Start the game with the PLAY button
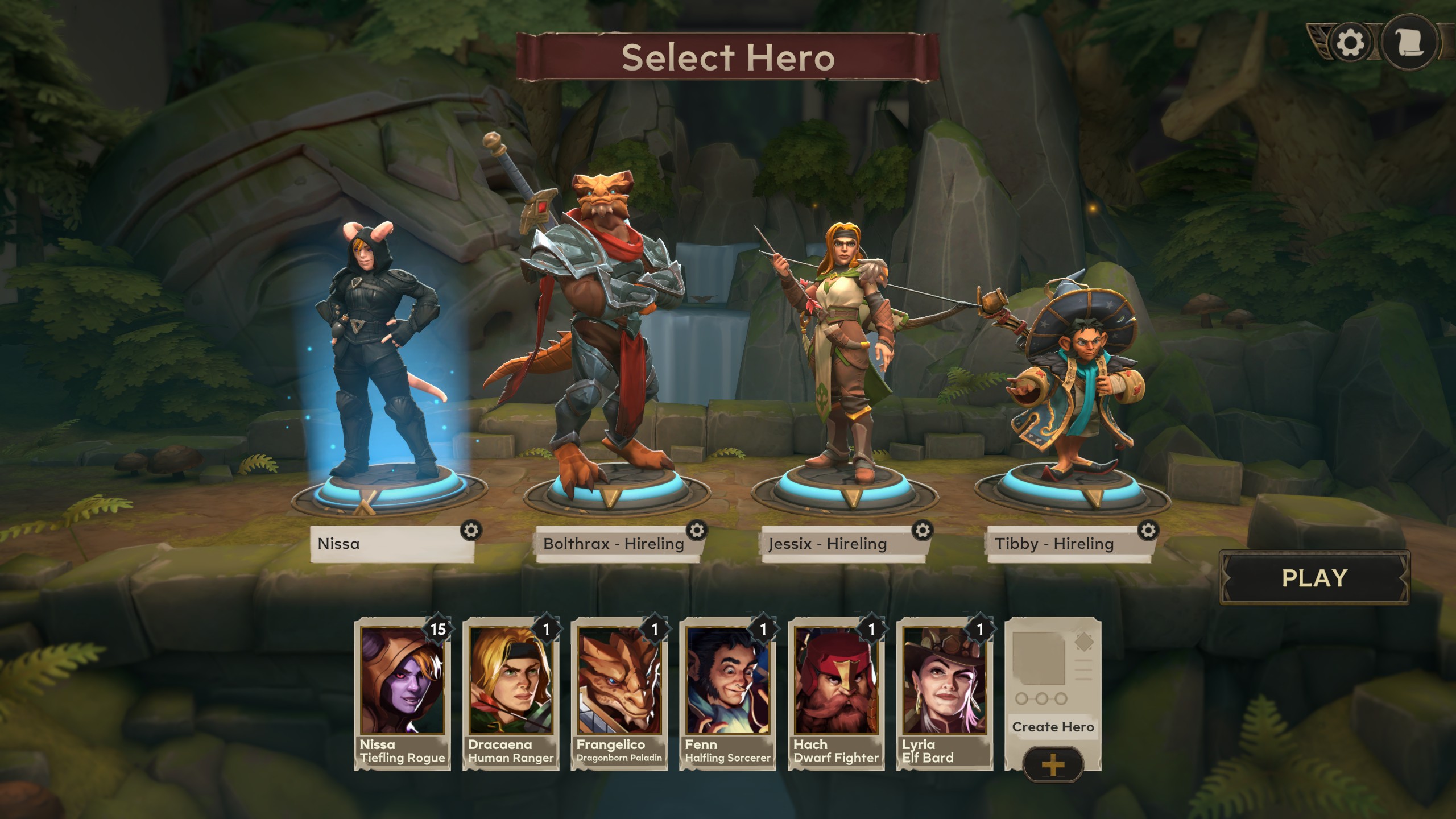The image size is (1456, 819). click(1314, 578)
